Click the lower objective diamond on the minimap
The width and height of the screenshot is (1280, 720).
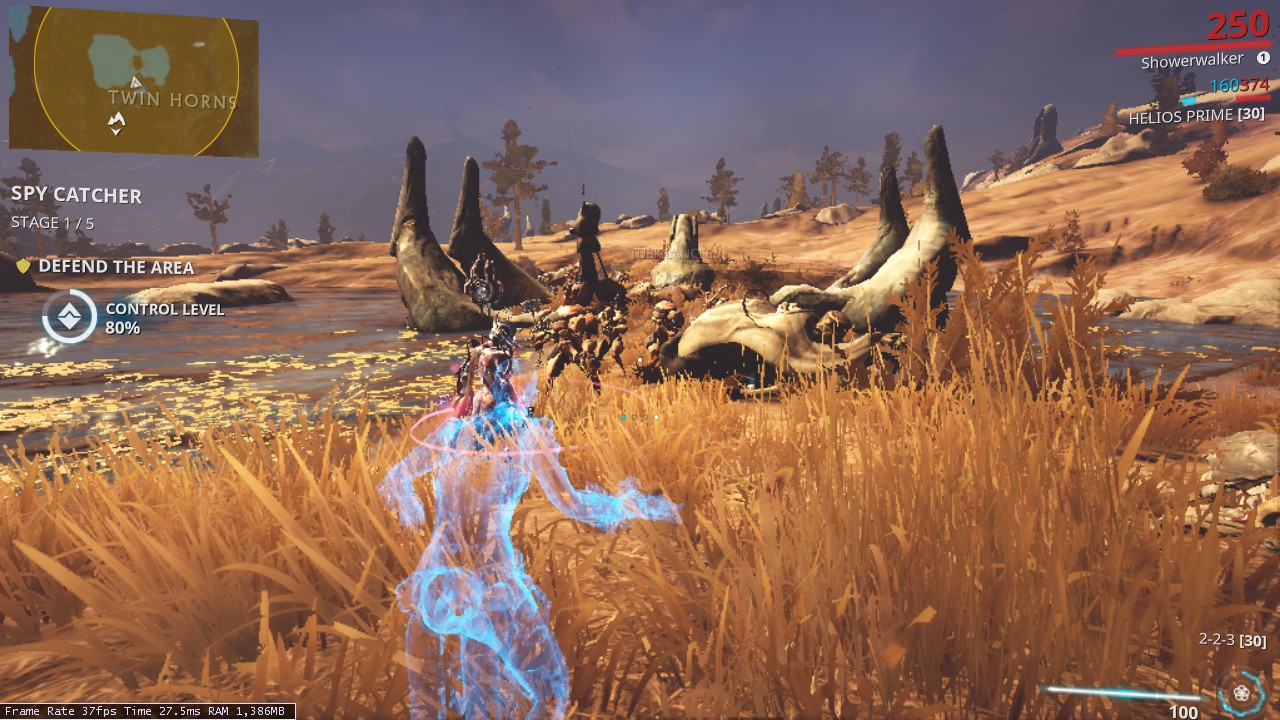pos(116,132)
